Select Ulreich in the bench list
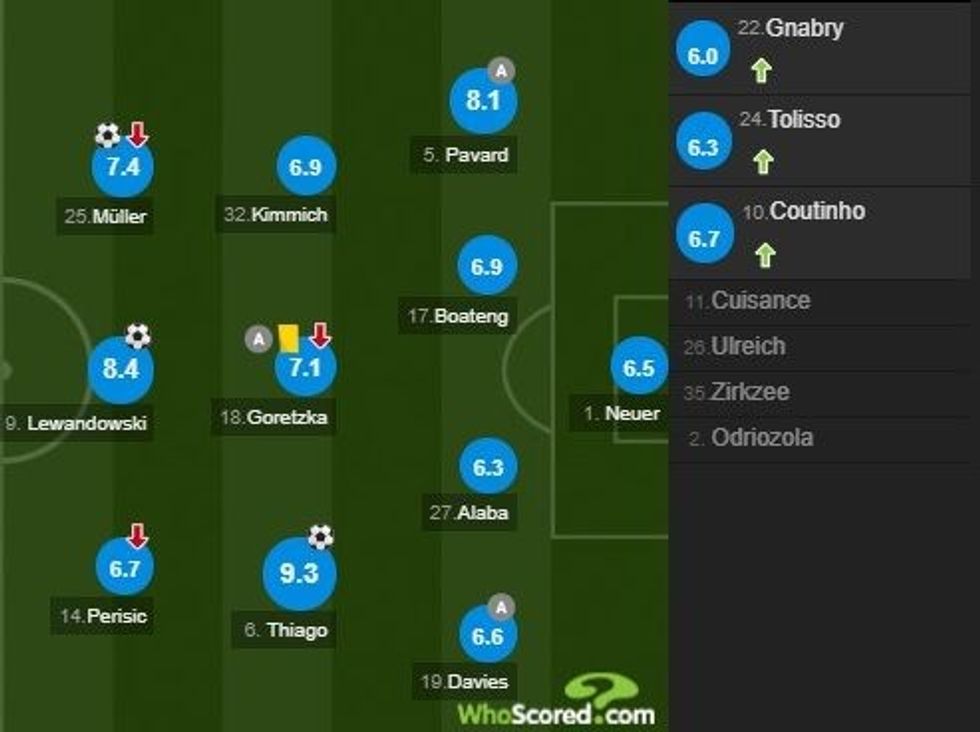 (x=747, y=347)
